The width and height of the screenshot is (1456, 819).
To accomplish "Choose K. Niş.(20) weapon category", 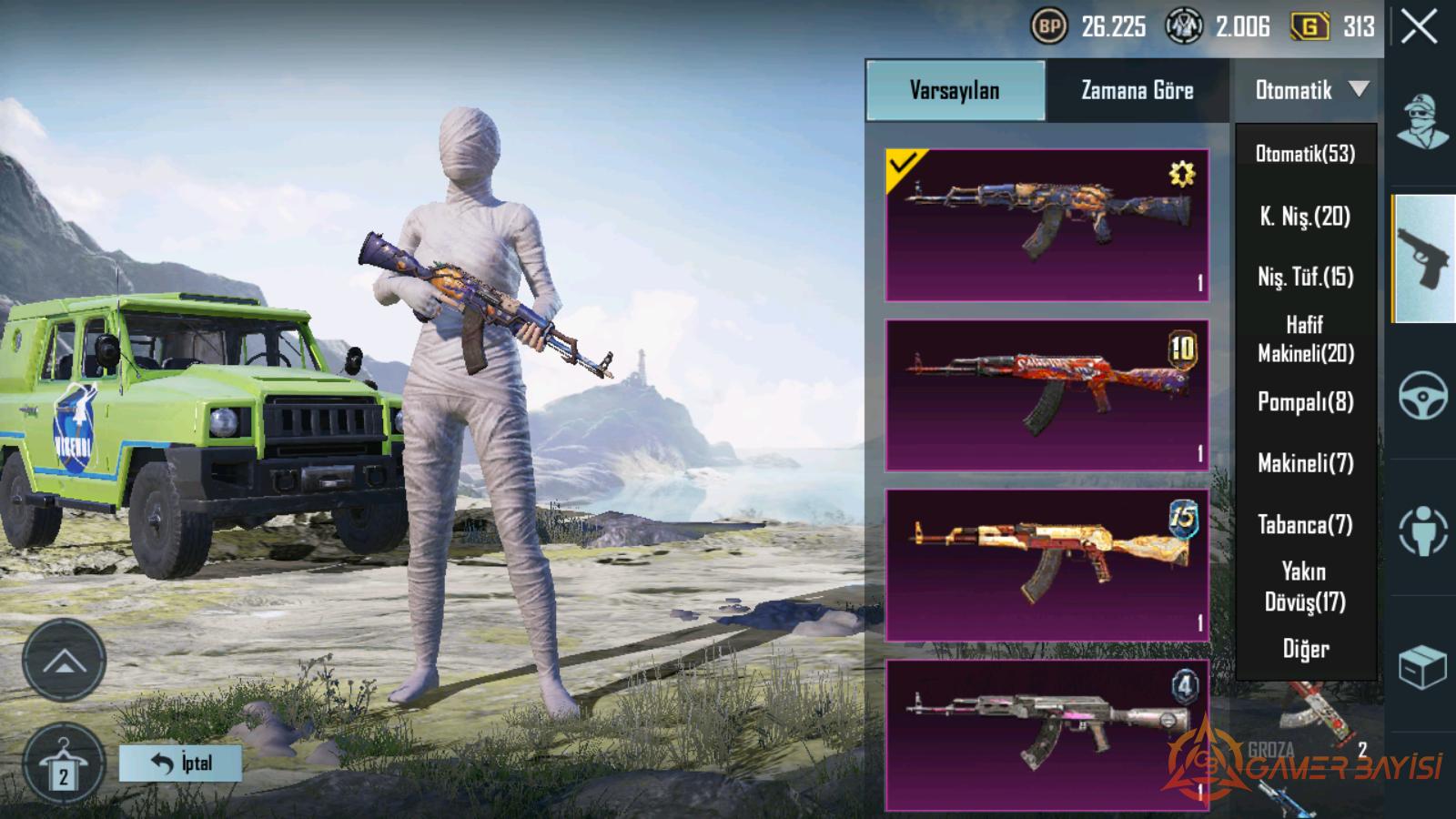I will [1305, 217].
